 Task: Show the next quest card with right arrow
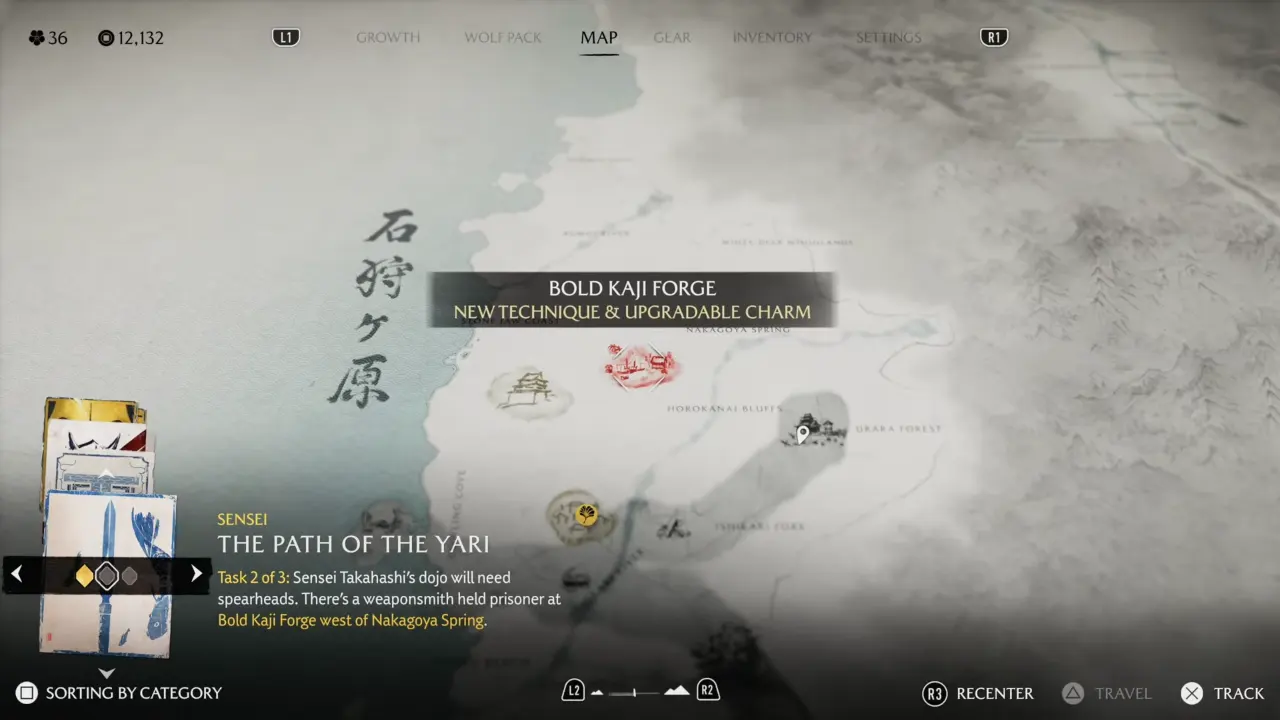196,574
